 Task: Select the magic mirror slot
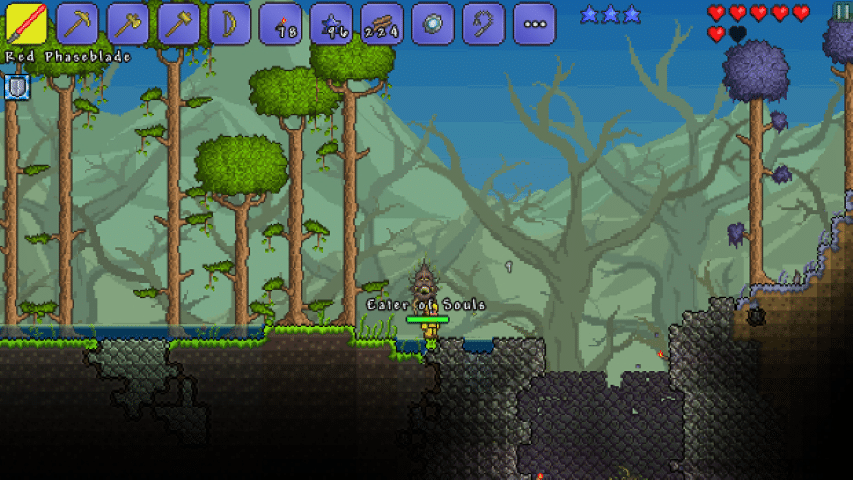(433, 24)
